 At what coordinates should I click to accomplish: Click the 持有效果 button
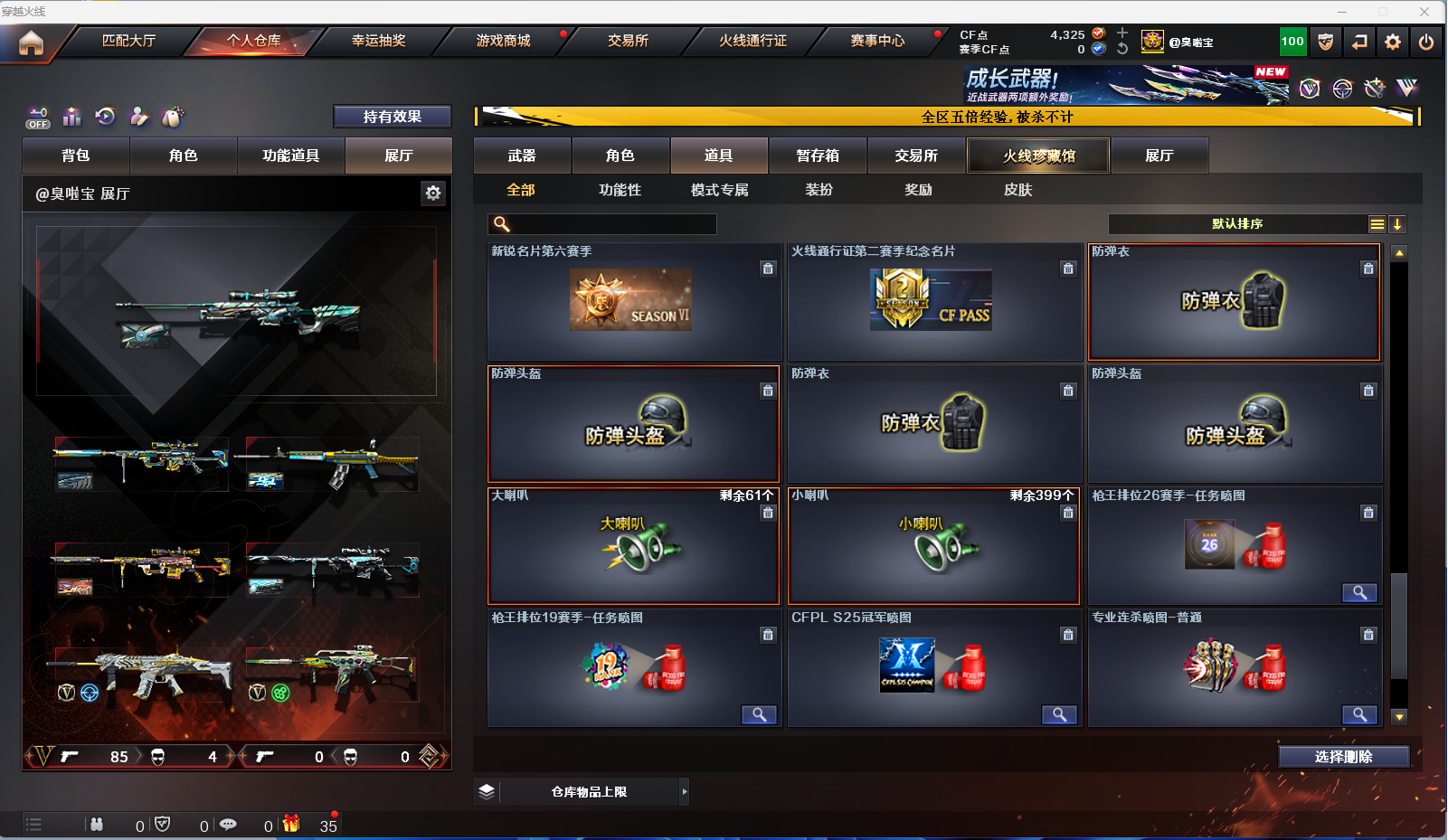pyautogui.click(x=392, y=117)
